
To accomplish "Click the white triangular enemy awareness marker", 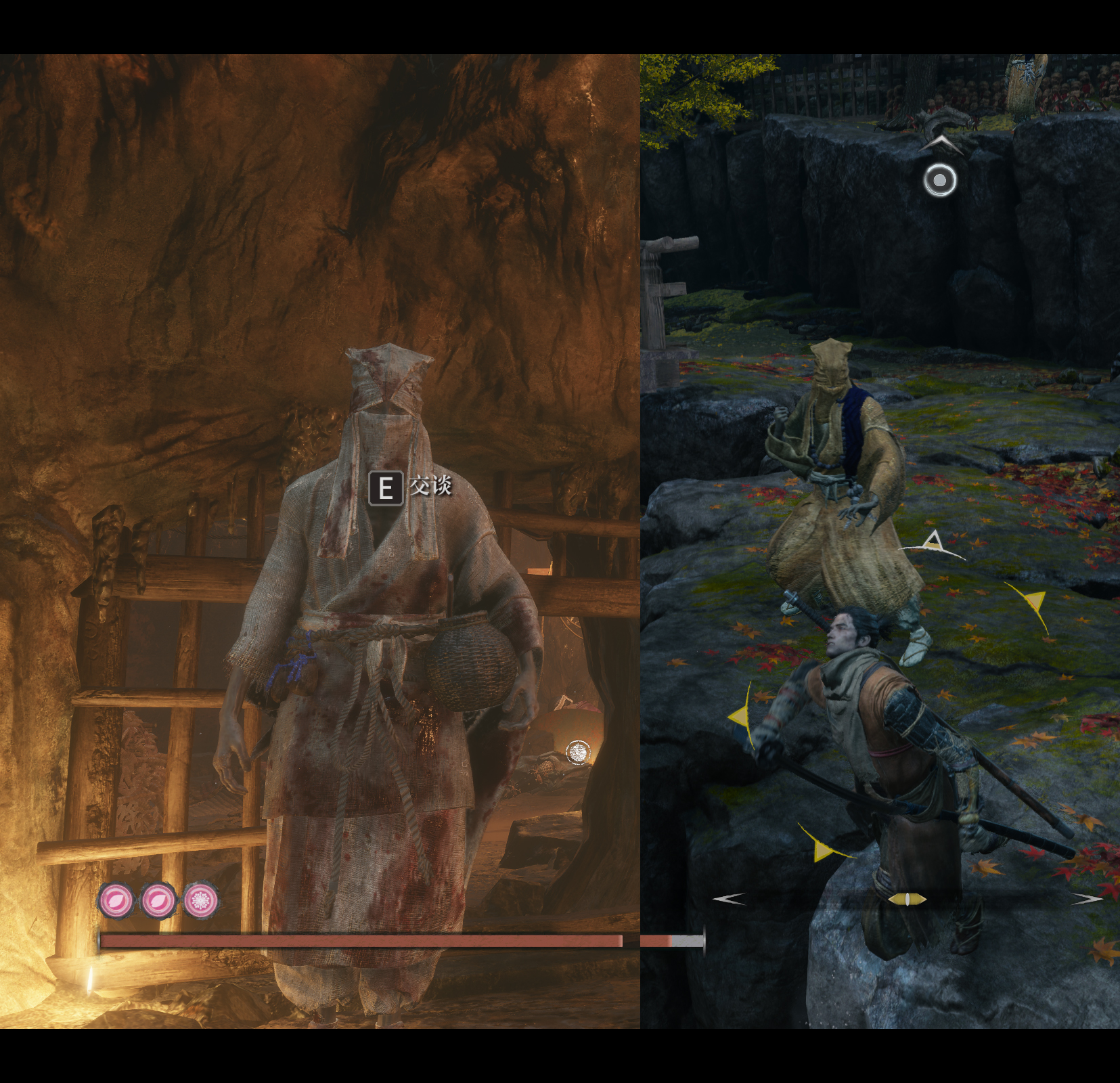I will point(934,541).
